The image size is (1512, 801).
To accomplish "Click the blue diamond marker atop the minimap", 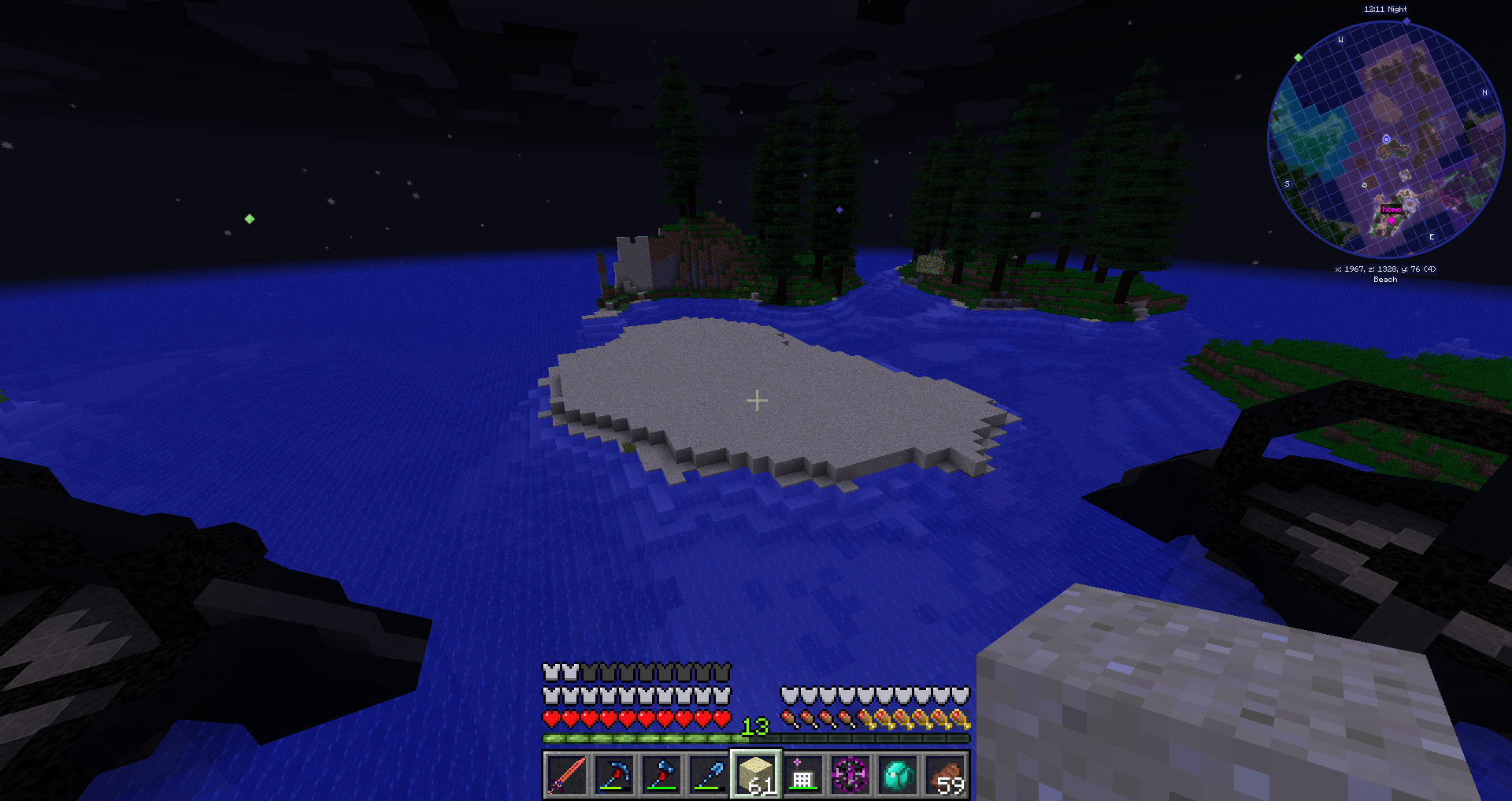I will [1406, 21].
